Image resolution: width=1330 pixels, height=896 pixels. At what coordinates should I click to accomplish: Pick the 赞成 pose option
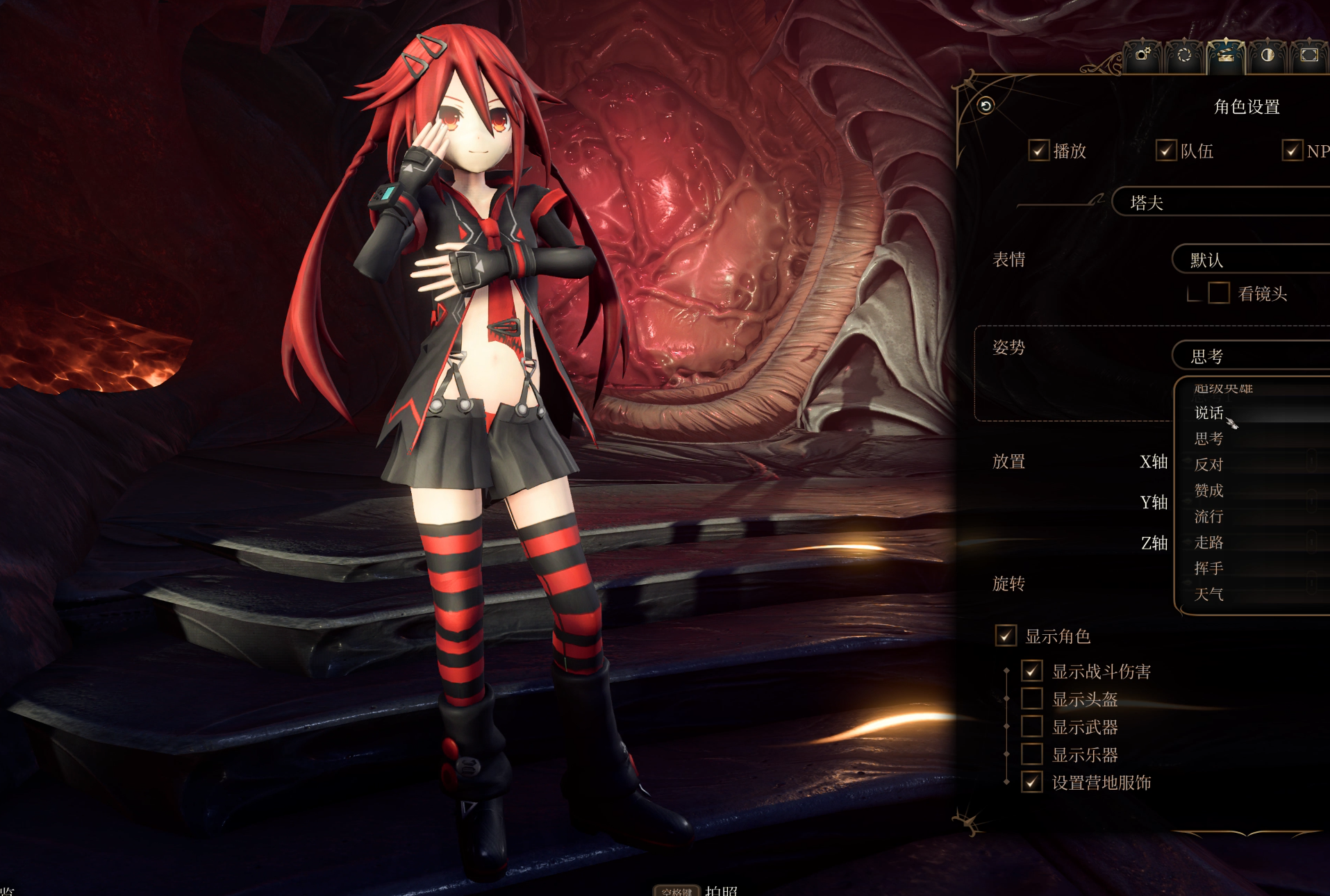pos(1209,490)
